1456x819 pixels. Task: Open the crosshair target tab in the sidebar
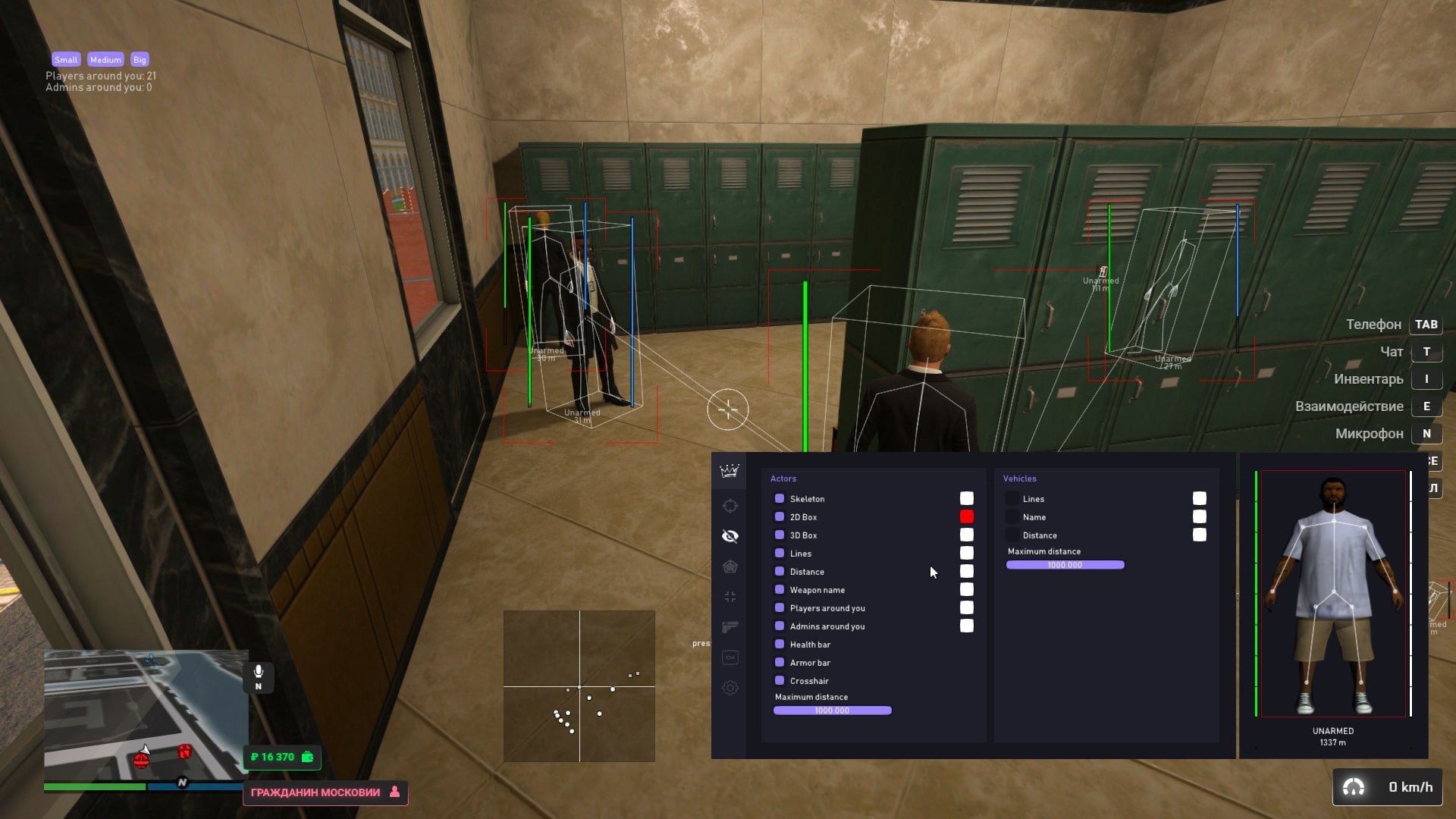coord(730,506)
